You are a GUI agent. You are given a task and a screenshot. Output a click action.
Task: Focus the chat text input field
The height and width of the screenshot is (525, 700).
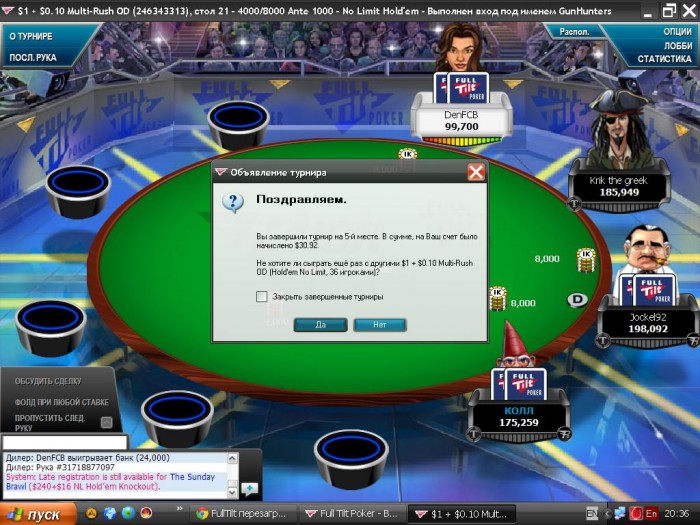tap(65, 442)
